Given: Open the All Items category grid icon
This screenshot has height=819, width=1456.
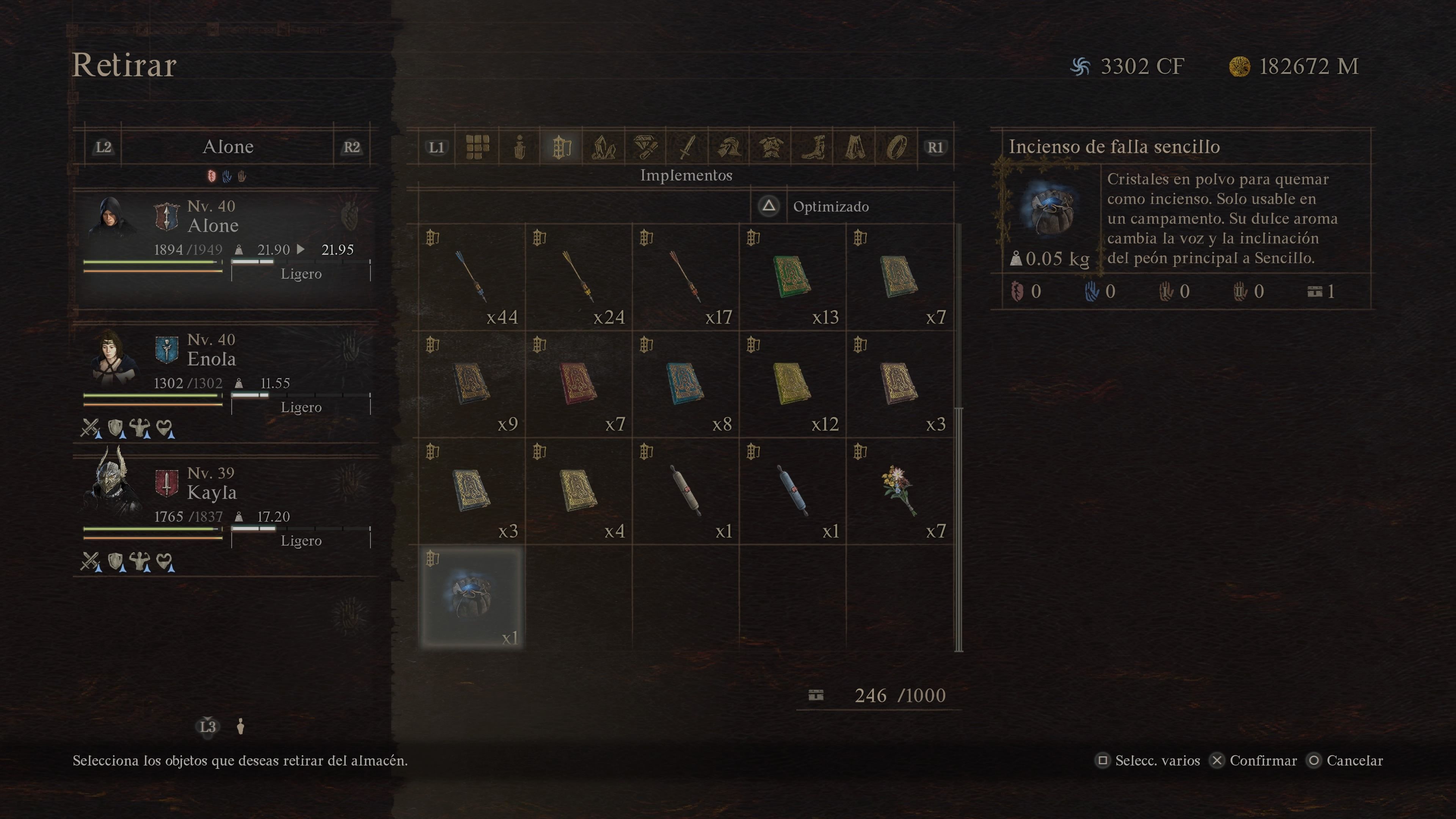Looking at the screenshot, I should (x=477, y=147).
